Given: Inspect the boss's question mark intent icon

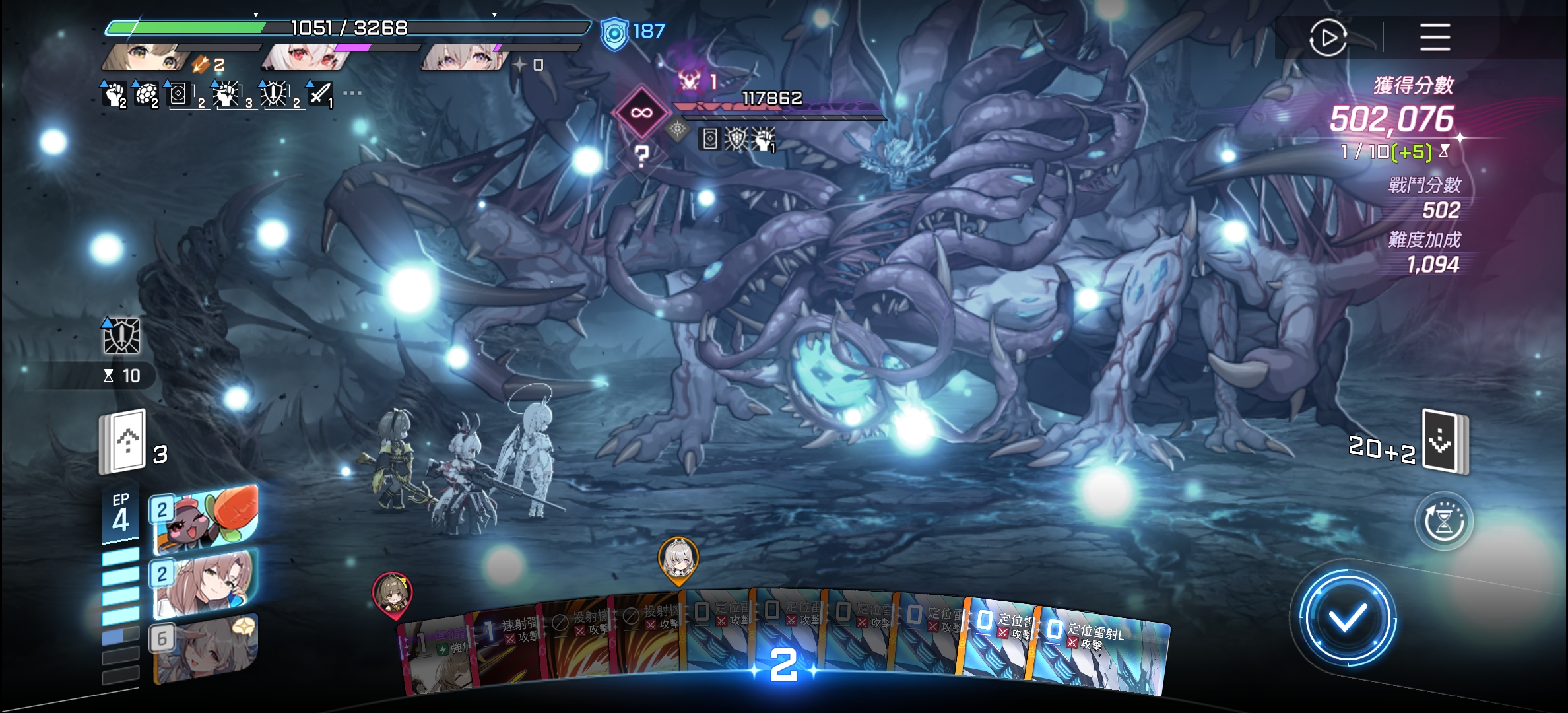Looking at the screenshot, I should (x=641, y=156).
